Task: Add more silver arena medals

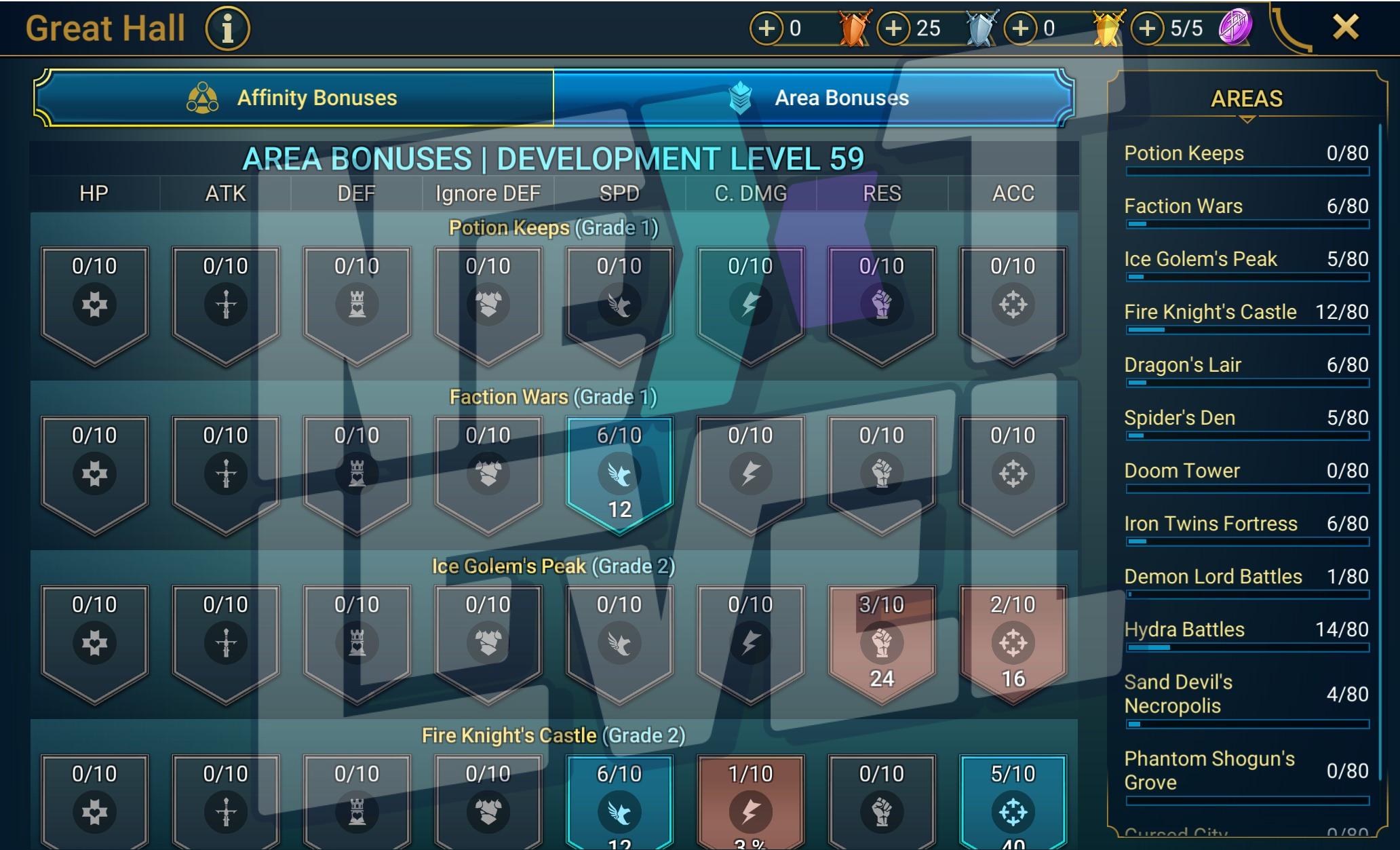Action: 894,28
